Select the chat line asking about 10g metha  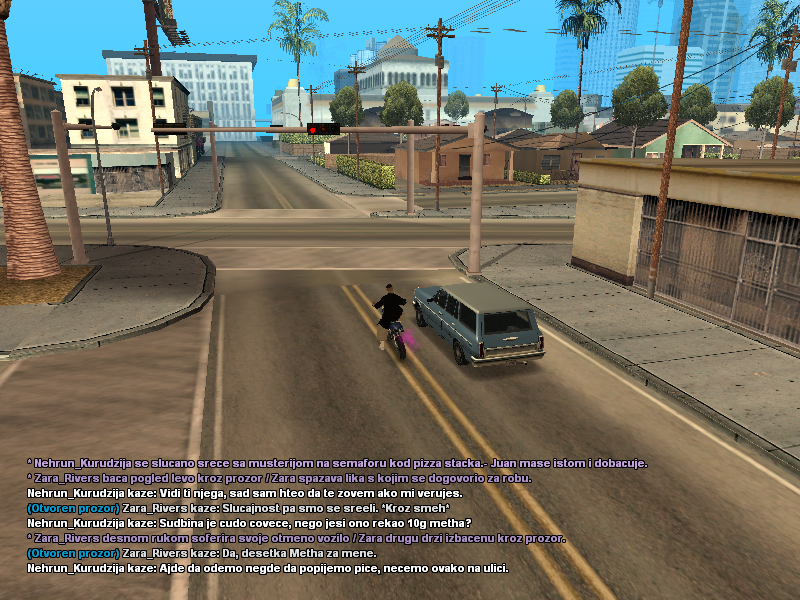[x=249, y=523]
